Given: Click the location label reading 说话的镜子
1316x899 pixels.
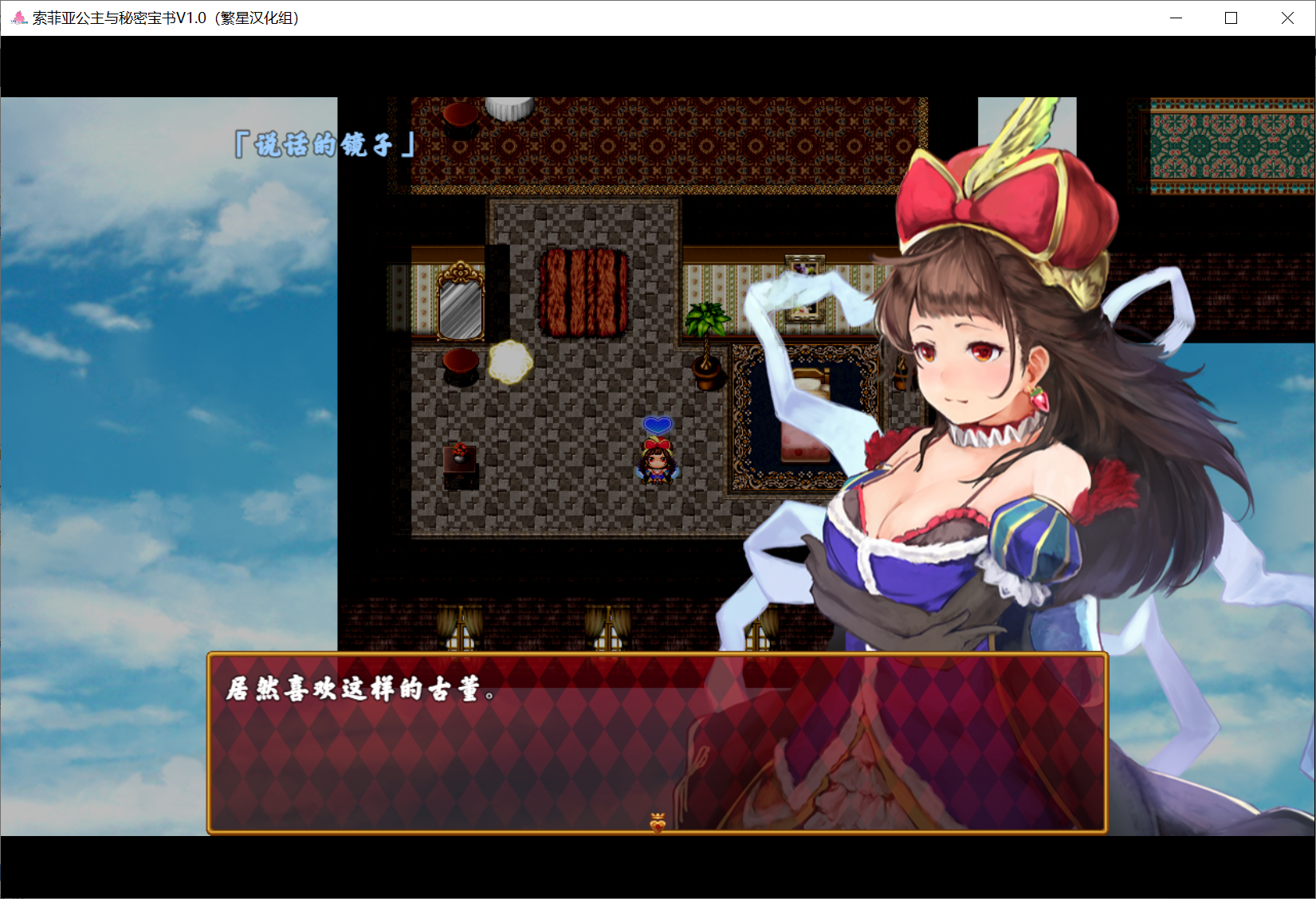Looking at the screenshot, I should tap(322, 146).
